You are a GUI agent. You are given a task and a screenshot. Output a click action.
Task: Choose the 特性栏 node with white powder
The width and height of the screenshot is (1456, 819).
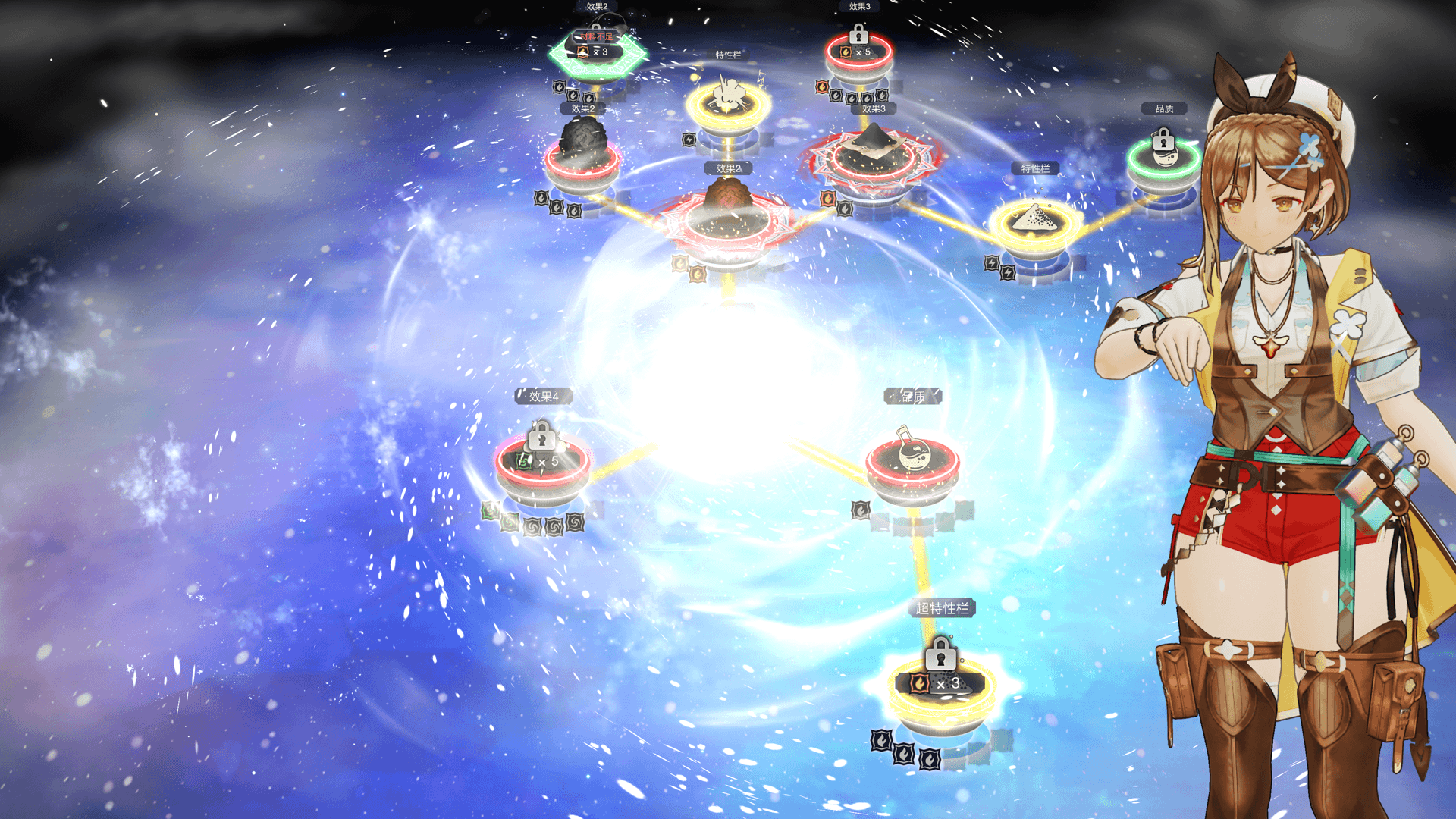click(1035, 222)
